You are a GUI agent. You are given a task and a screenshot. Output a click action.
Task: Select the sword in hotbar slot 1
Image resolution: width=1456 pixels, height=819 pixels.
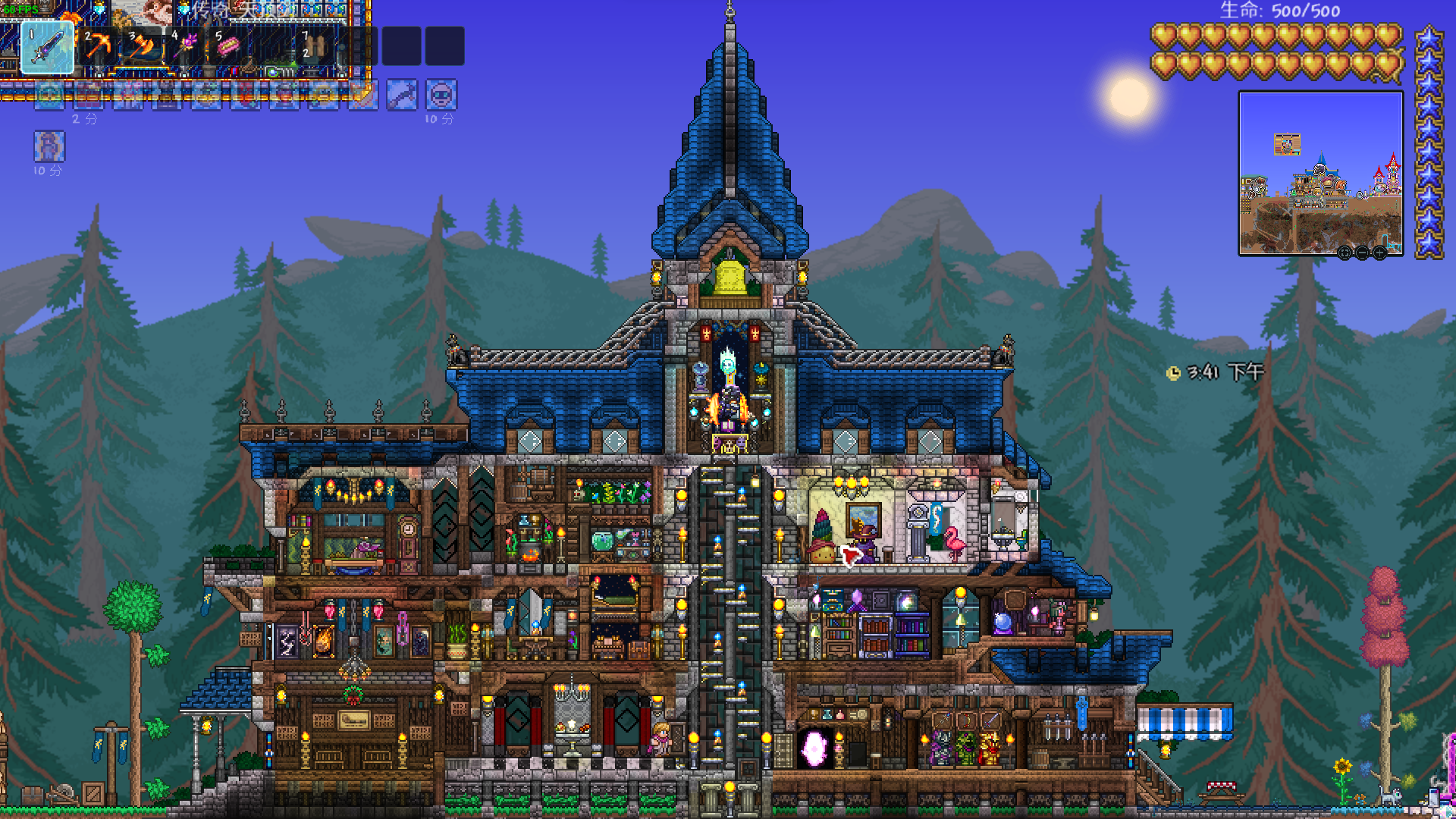tap(47, 47)
